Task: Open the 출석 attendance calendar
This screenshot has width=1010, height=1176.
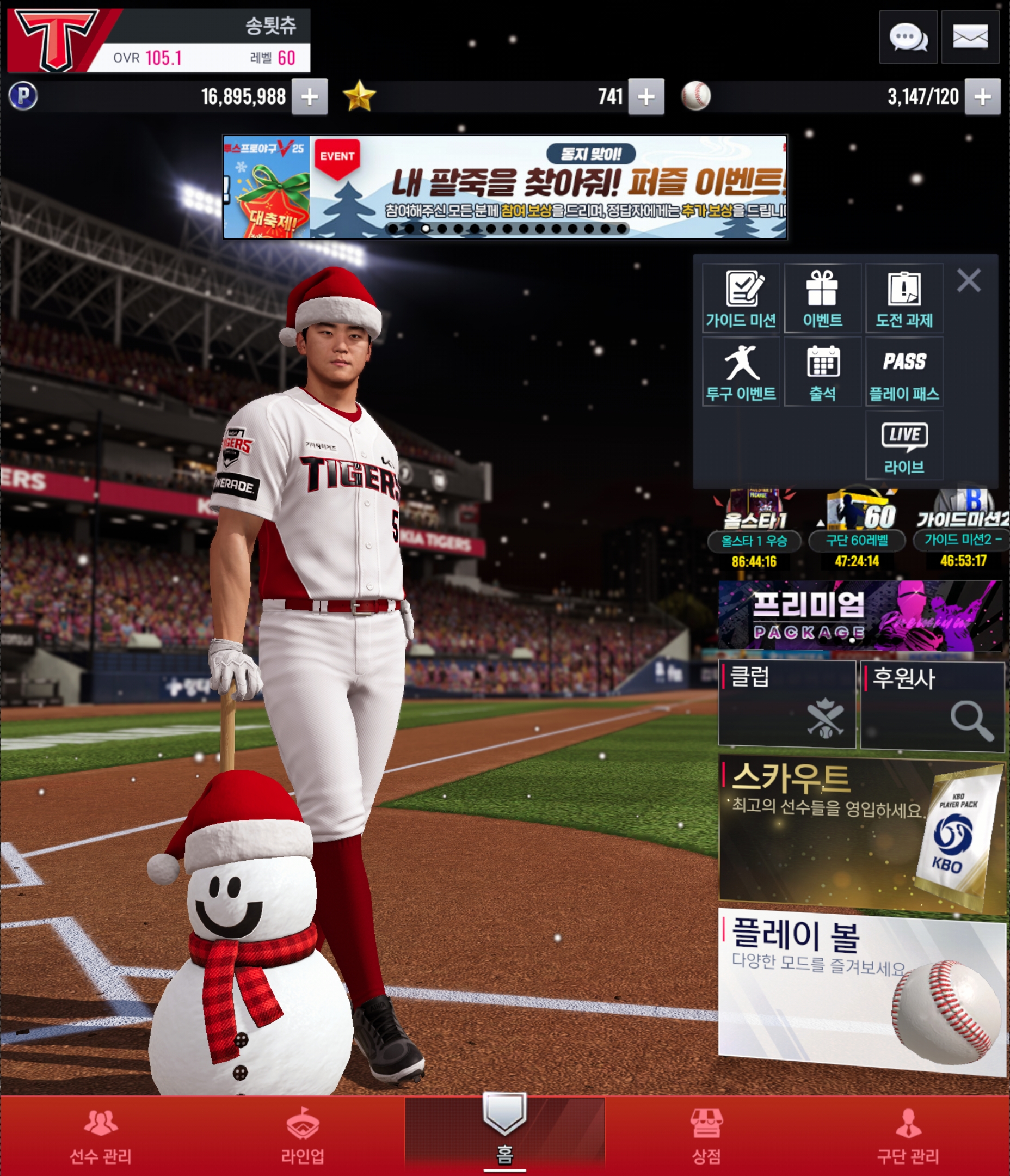Action: [x=822, y=372]
